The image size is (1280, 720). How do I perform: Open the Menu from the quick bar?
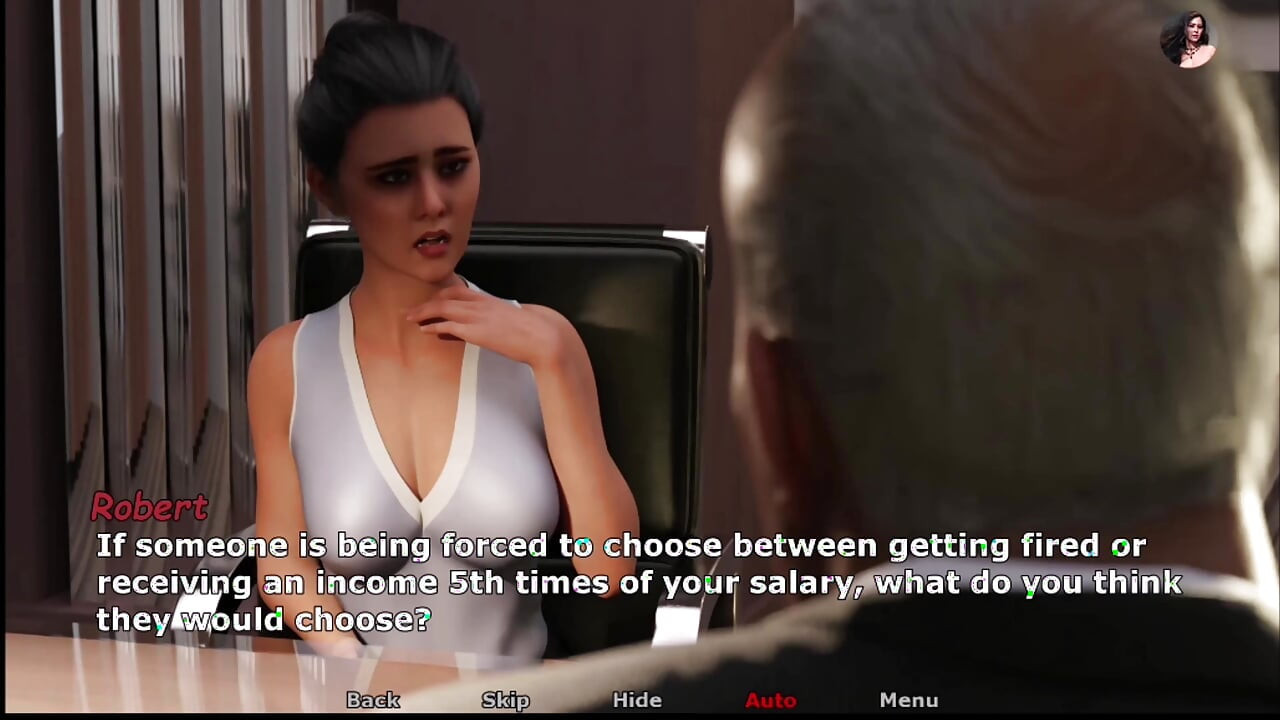(910, 700)
